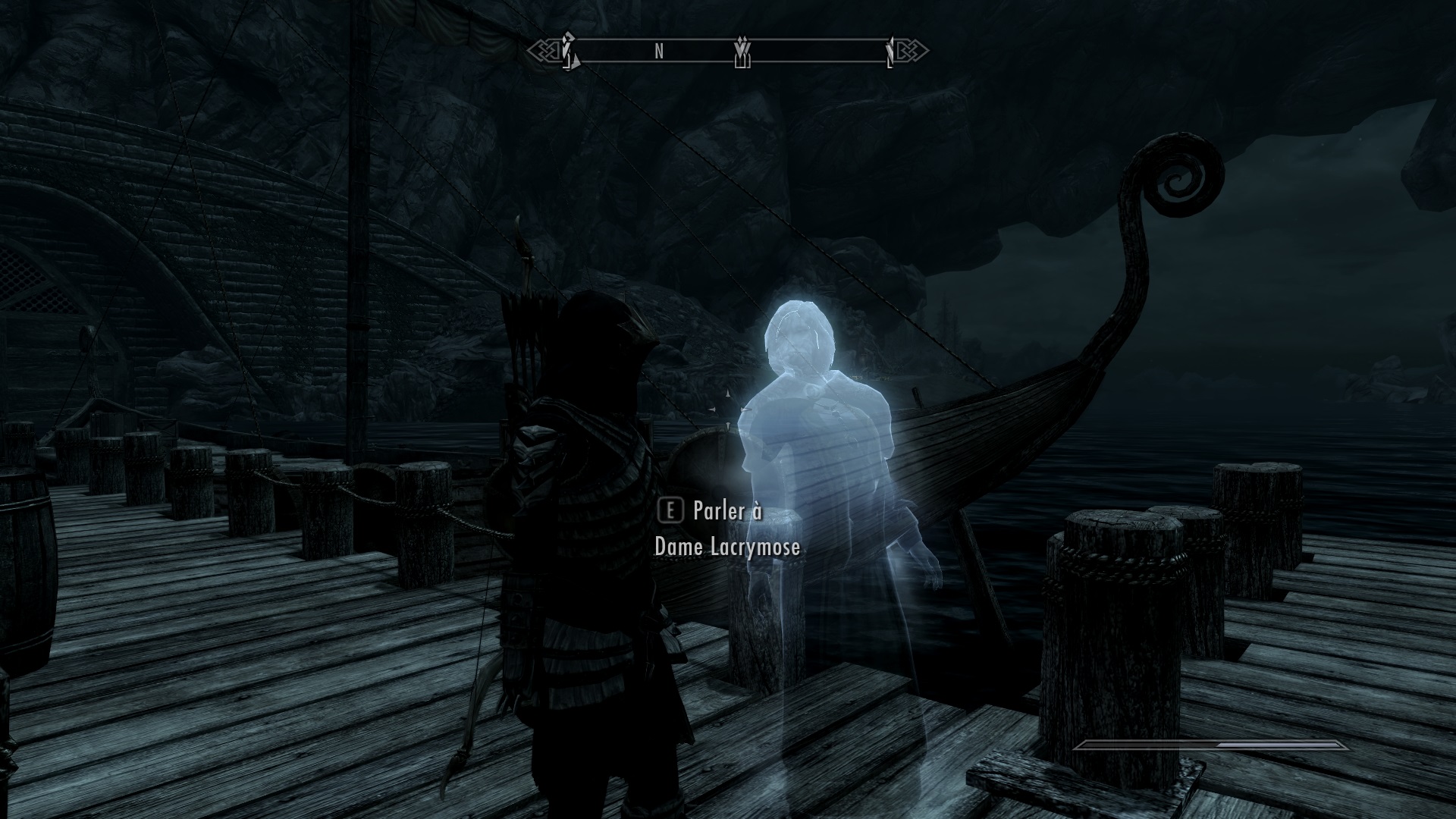
Task: Click the N north indicator on the compass
Action: [x=659, y=51]
